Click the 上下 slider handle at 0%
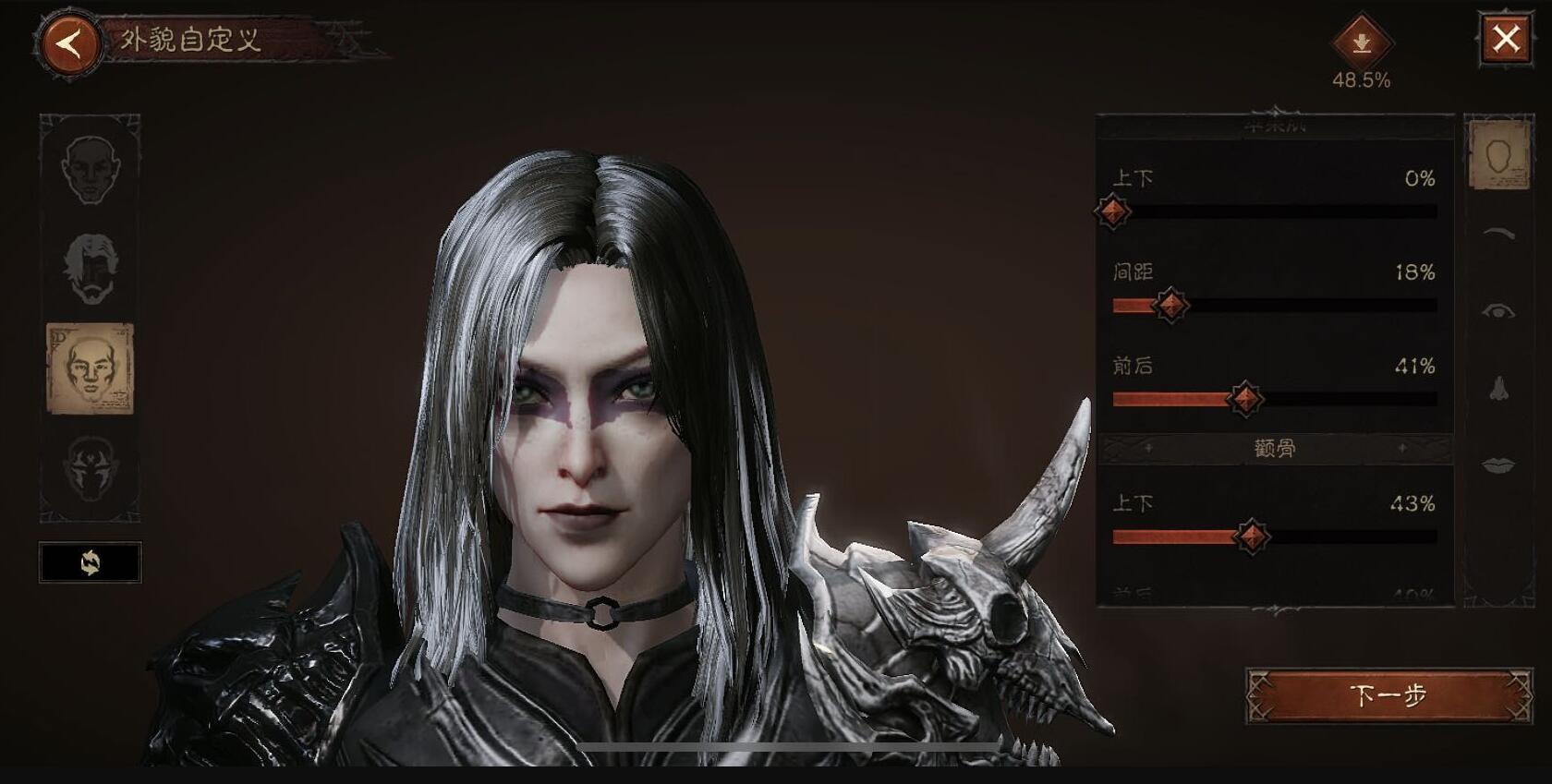The image size is (1552, 784). point(1113,211)
